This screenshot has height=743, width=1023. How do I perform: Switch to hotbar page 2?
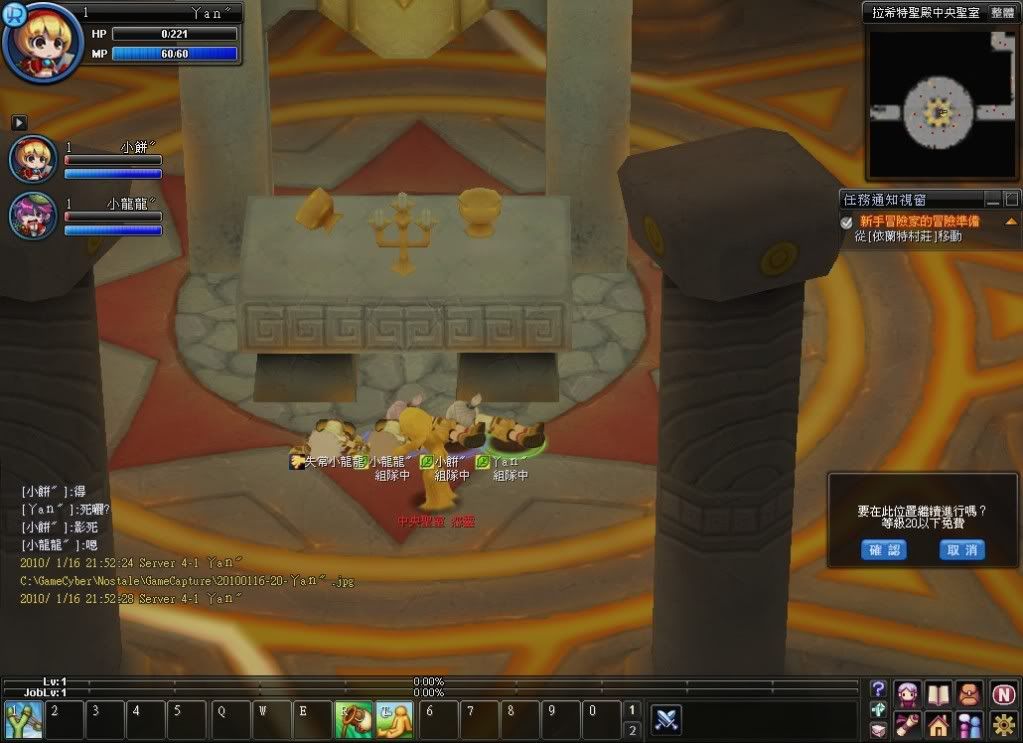[x=631, y=731]
